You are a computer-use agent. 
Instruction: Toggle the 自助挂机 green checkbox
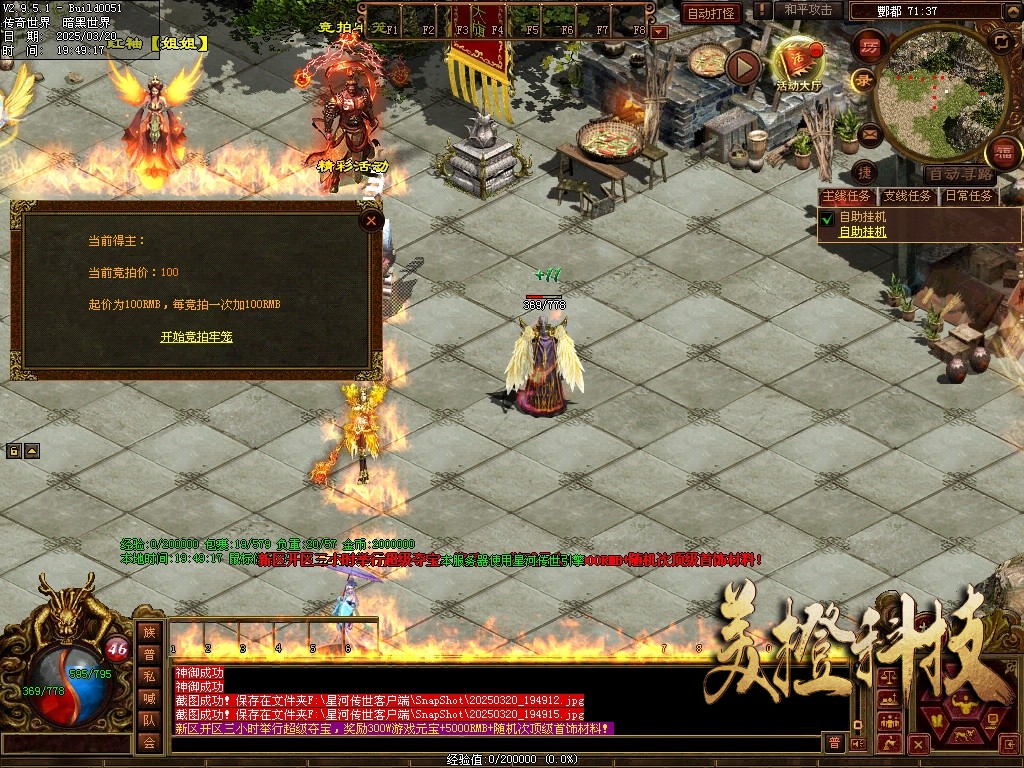pos(827,217)
